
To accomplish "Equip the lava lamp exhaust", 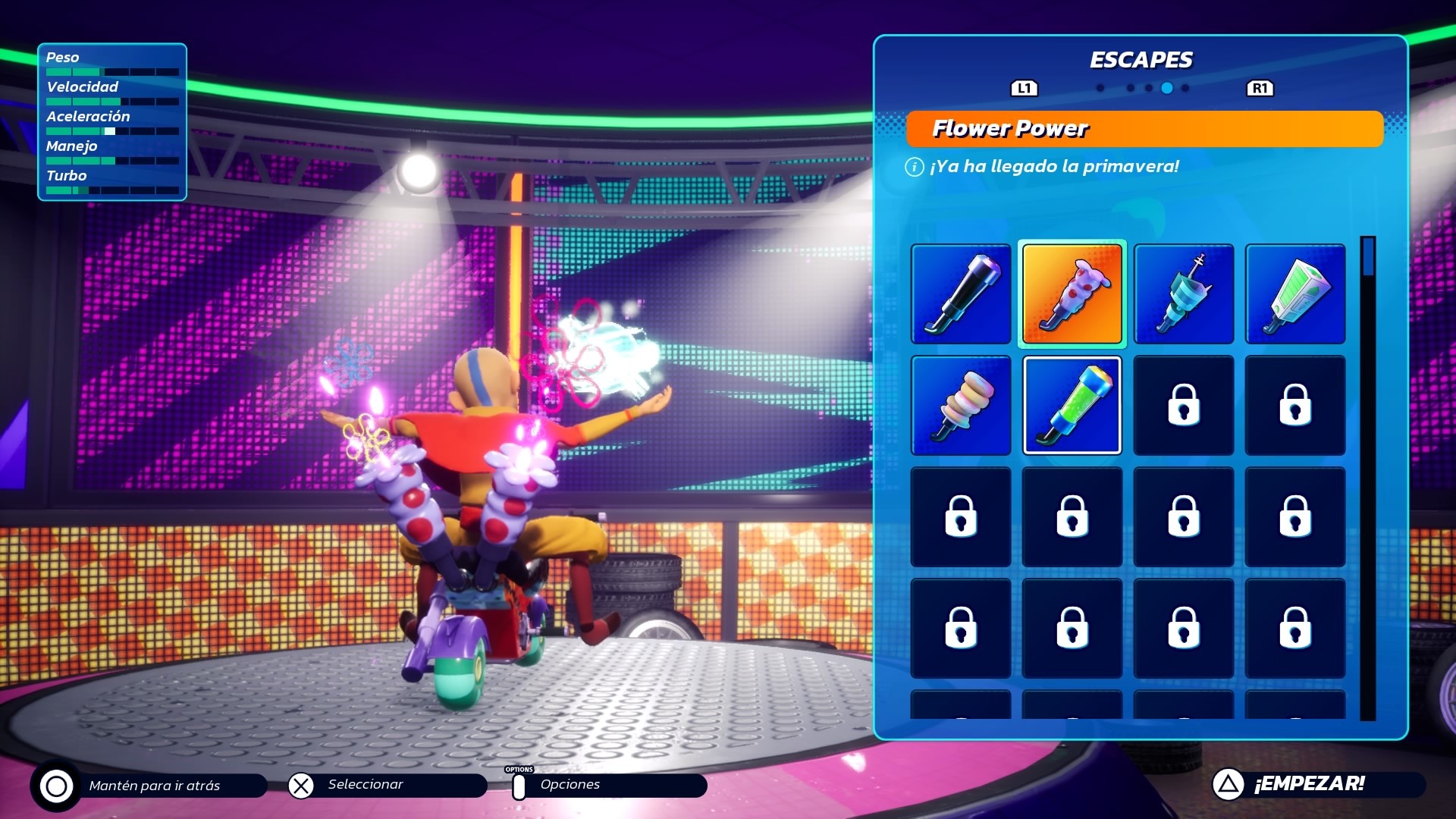I will click(1072, 404).
